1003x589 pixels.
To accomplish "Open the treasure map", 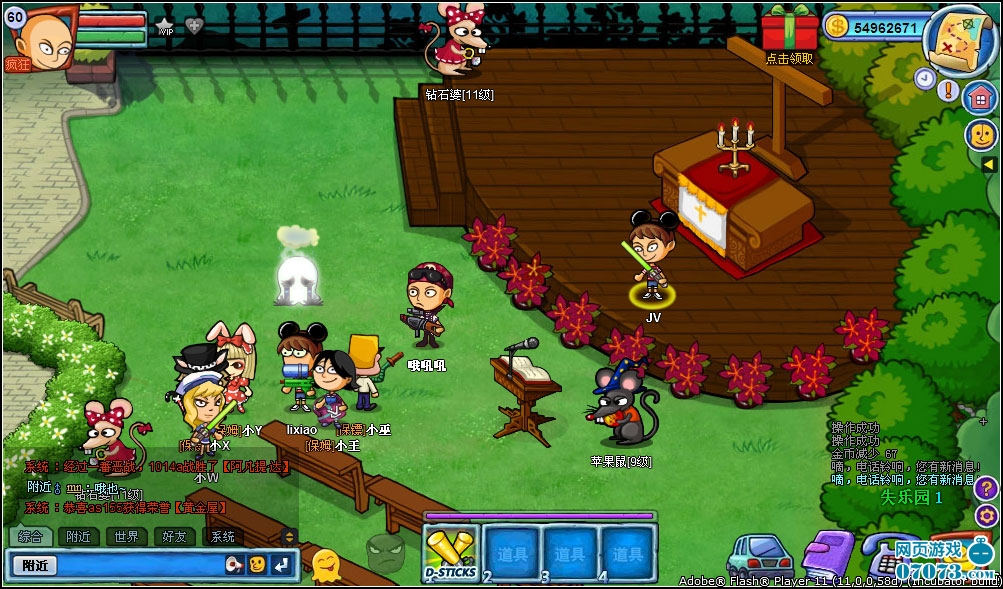I will (x=957, y=40).
